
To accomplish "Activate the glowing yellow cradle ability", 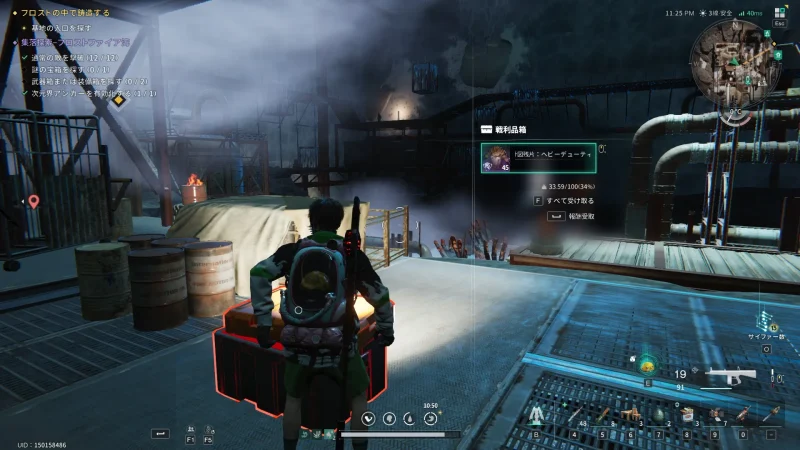I will coord(648,366).
